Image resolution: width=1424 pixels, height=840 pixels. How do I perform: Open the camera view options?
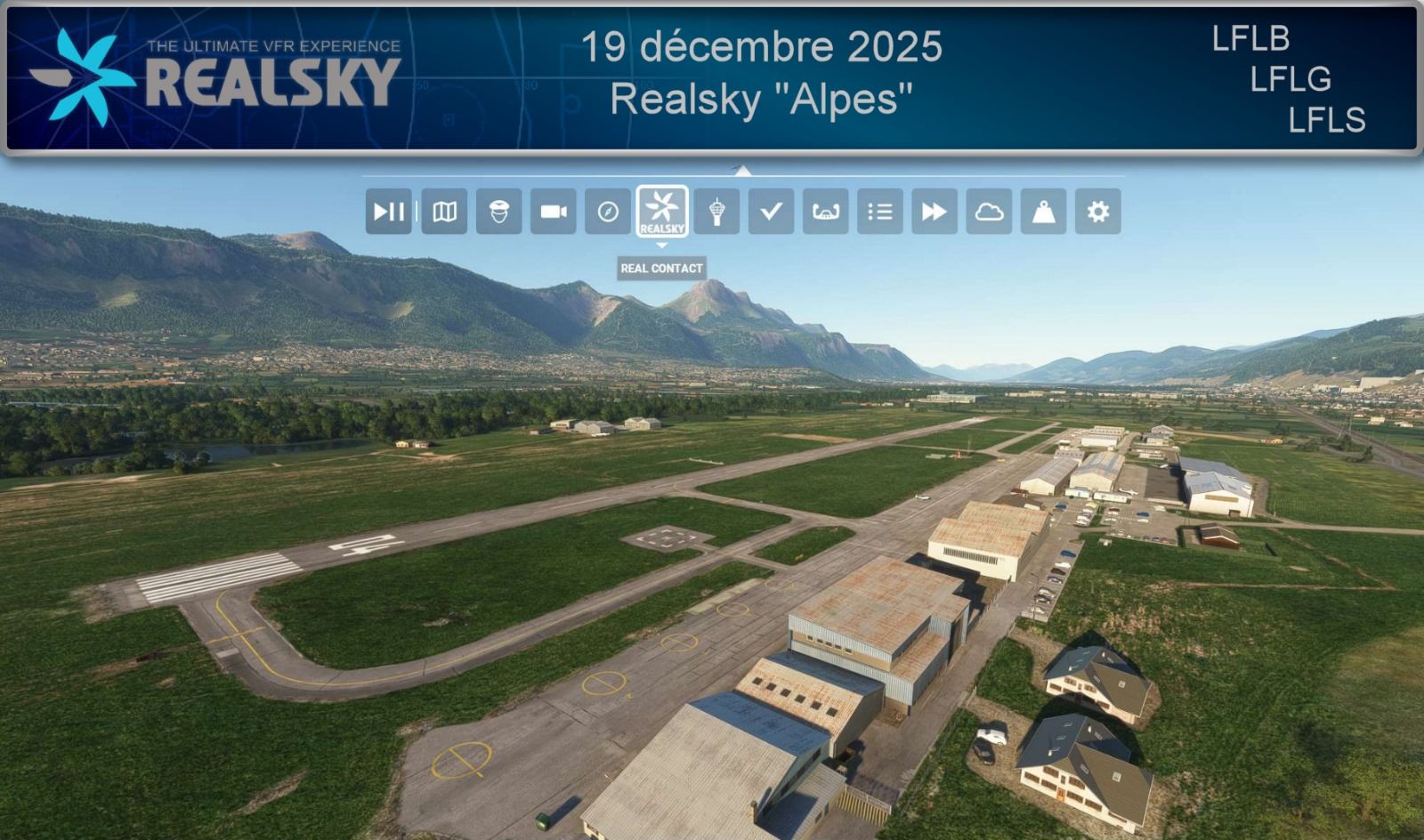tap(554, 212)
